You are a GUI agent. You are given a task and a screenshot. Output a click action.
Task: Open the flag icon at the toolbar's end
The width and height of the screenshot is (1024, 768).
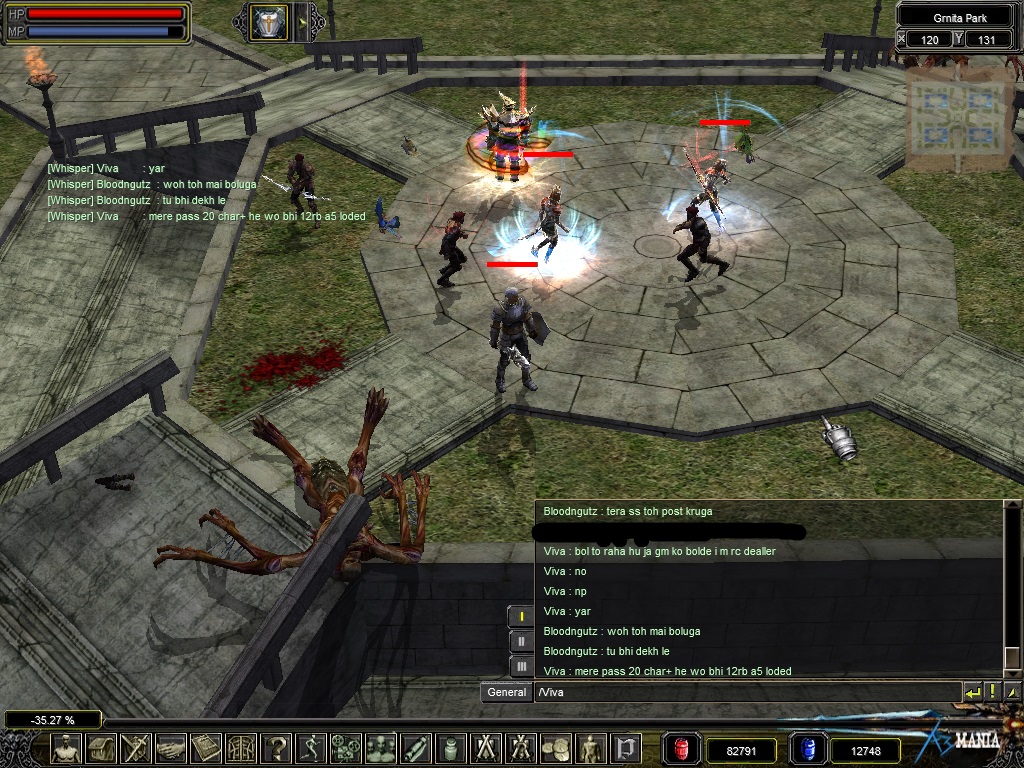627,748
